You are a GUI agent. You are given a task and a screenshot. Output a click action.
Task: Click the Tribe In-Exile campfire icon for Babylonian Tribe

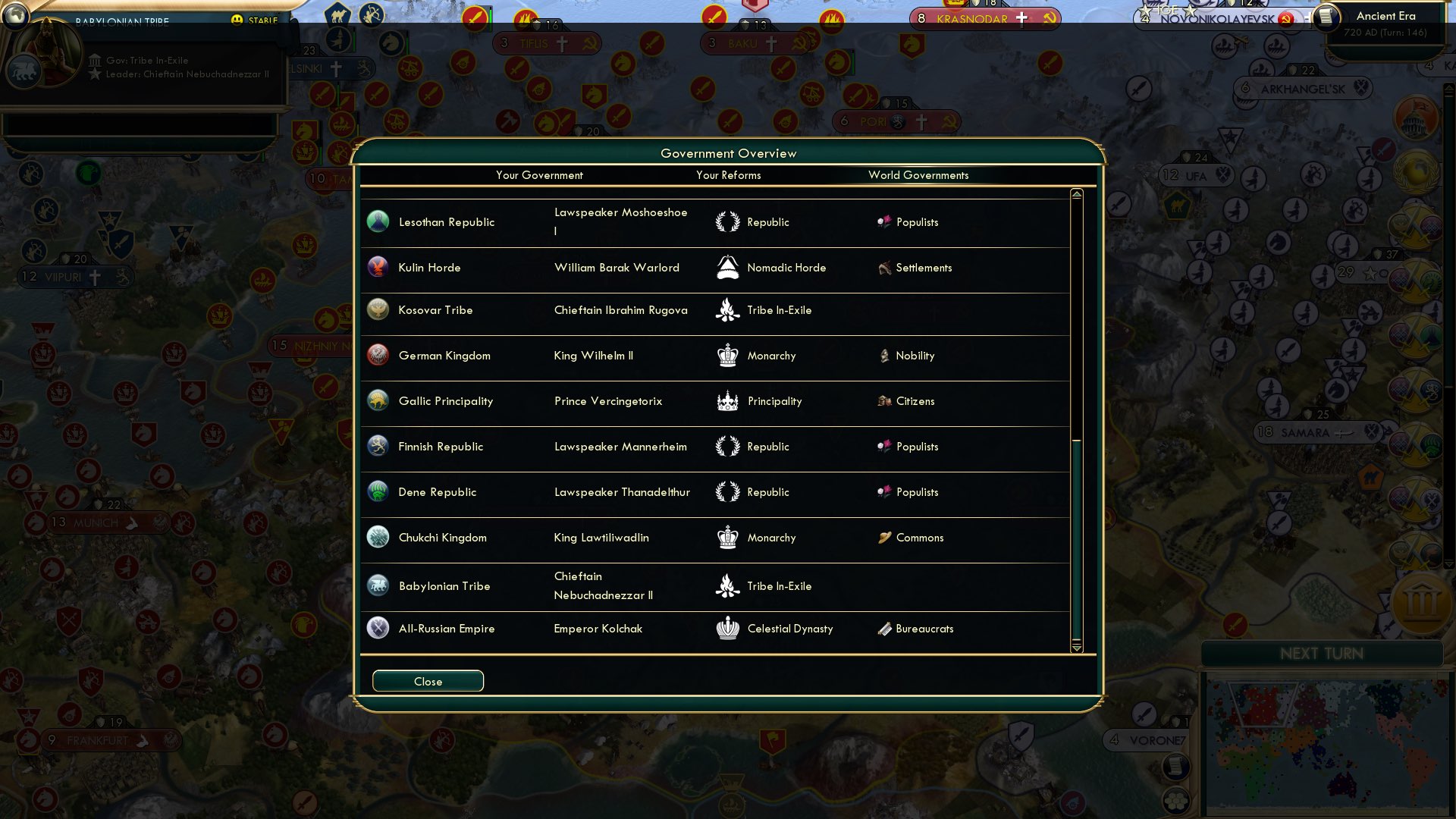727,585
